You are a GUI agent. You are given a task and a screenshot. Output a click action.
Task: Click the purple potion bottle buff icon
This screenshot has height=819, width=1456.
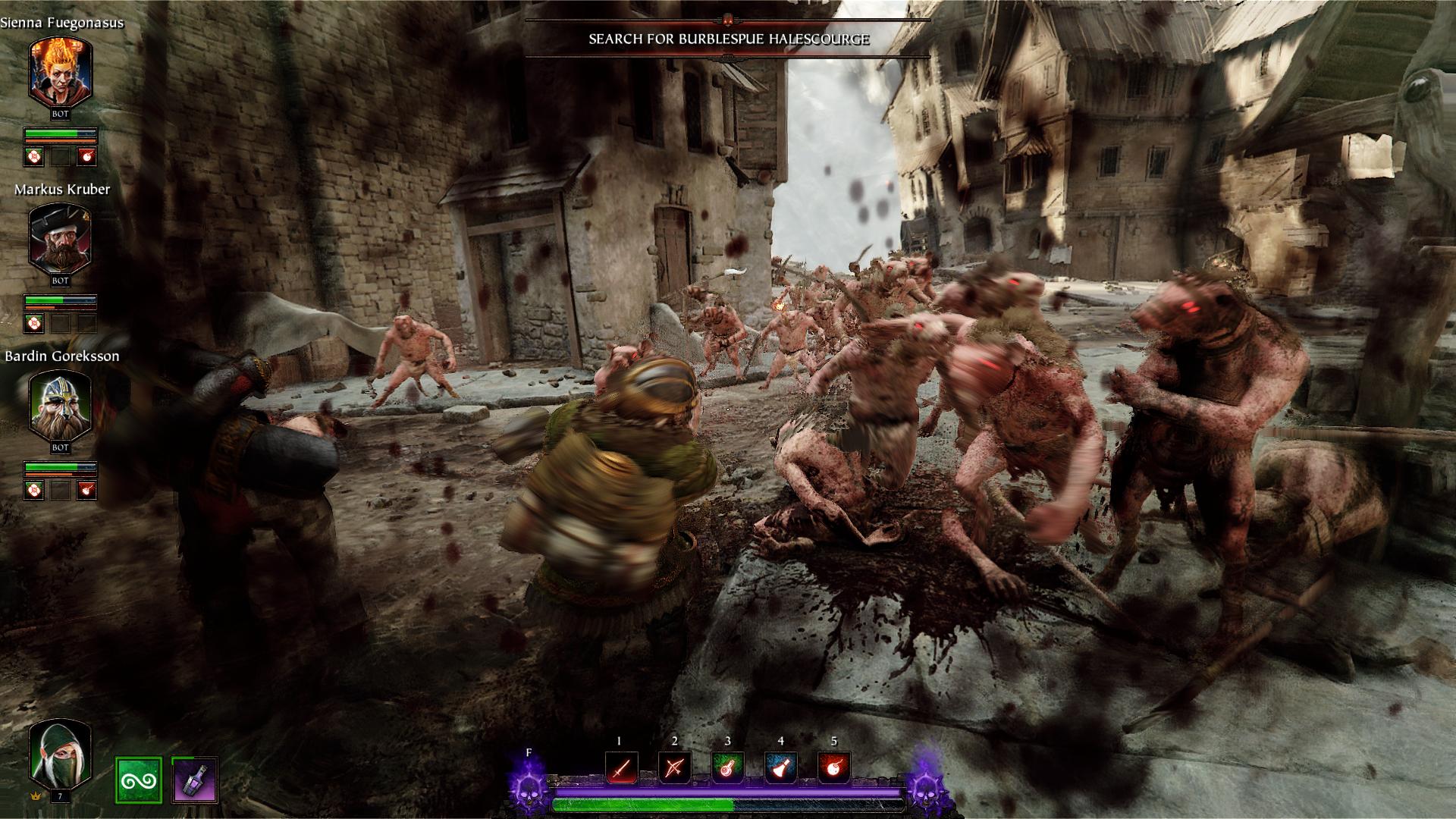(x=195, y=780)
